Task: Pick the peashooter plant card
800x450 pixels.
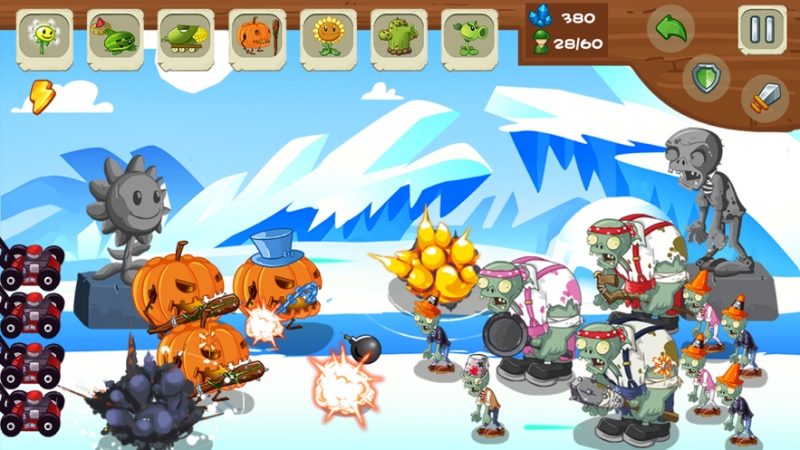Action: (x=470, y=38)
